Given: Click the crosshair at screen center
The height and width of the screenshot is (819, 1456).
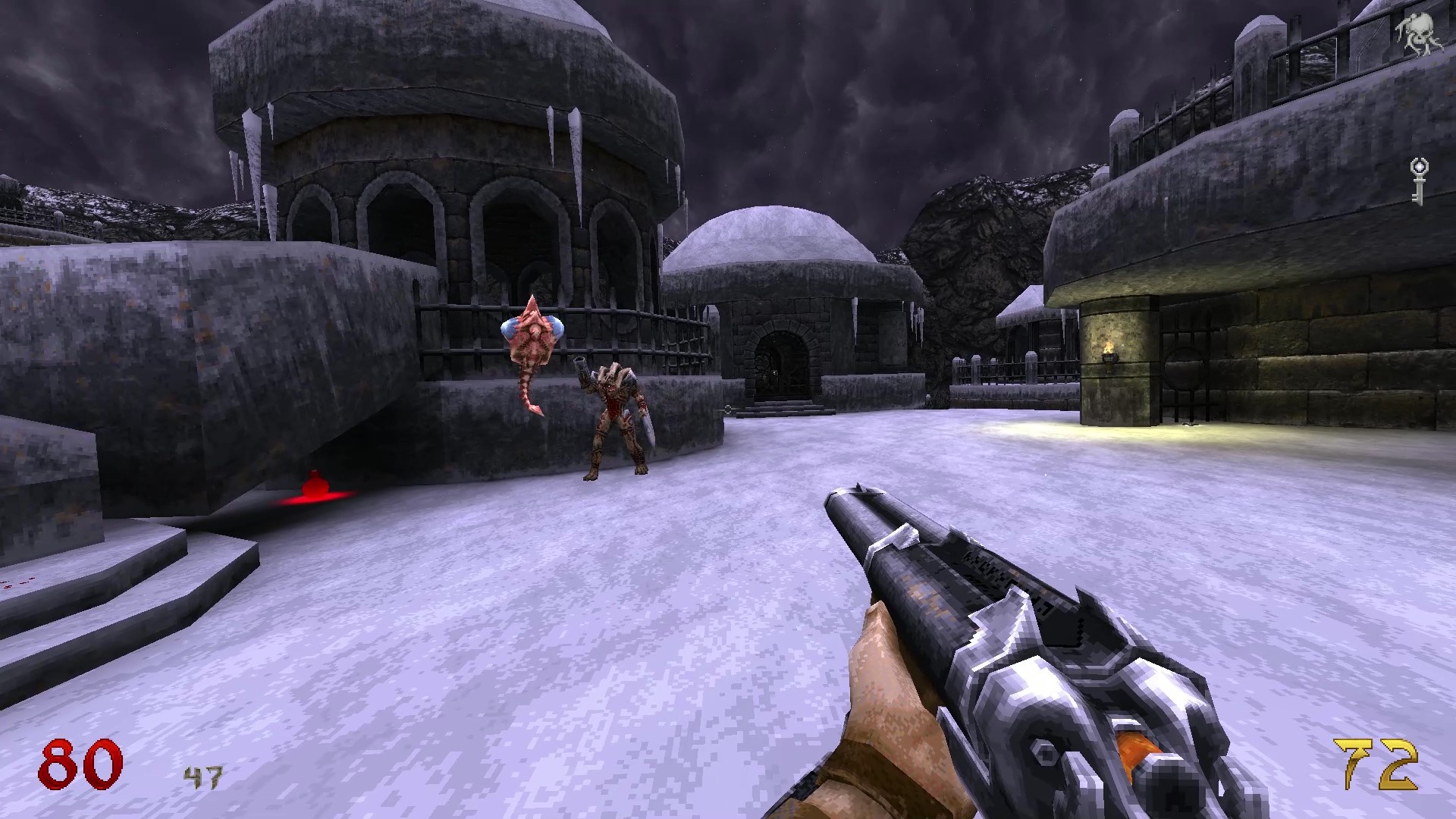Looking at the screenshot, I should (728, 409).
